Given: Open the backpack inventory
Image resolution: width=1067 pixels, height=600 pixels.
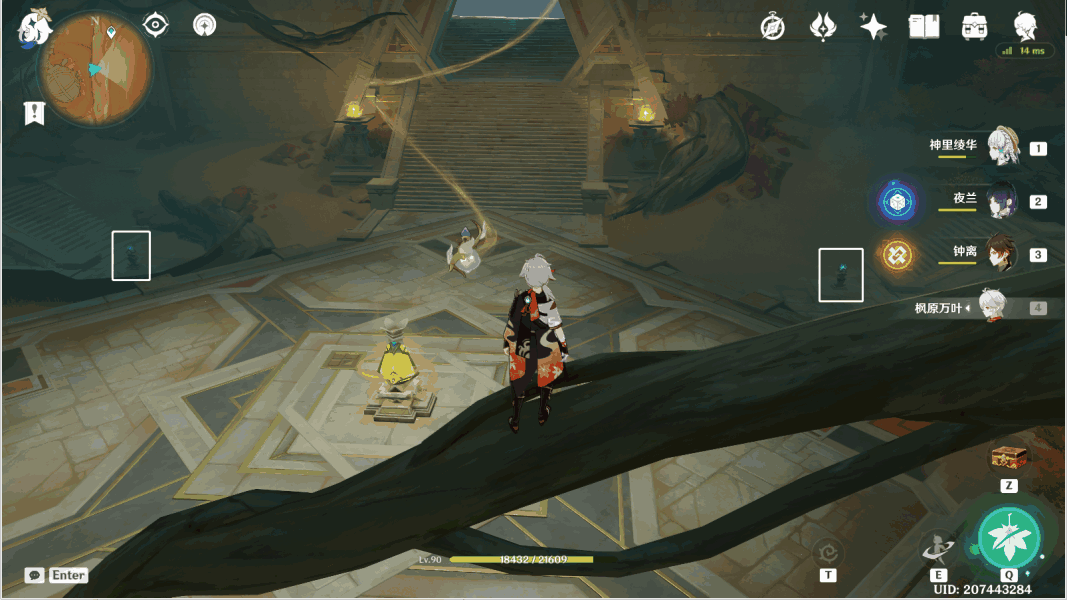Looking at the screenshot, I should coord(974,27).
